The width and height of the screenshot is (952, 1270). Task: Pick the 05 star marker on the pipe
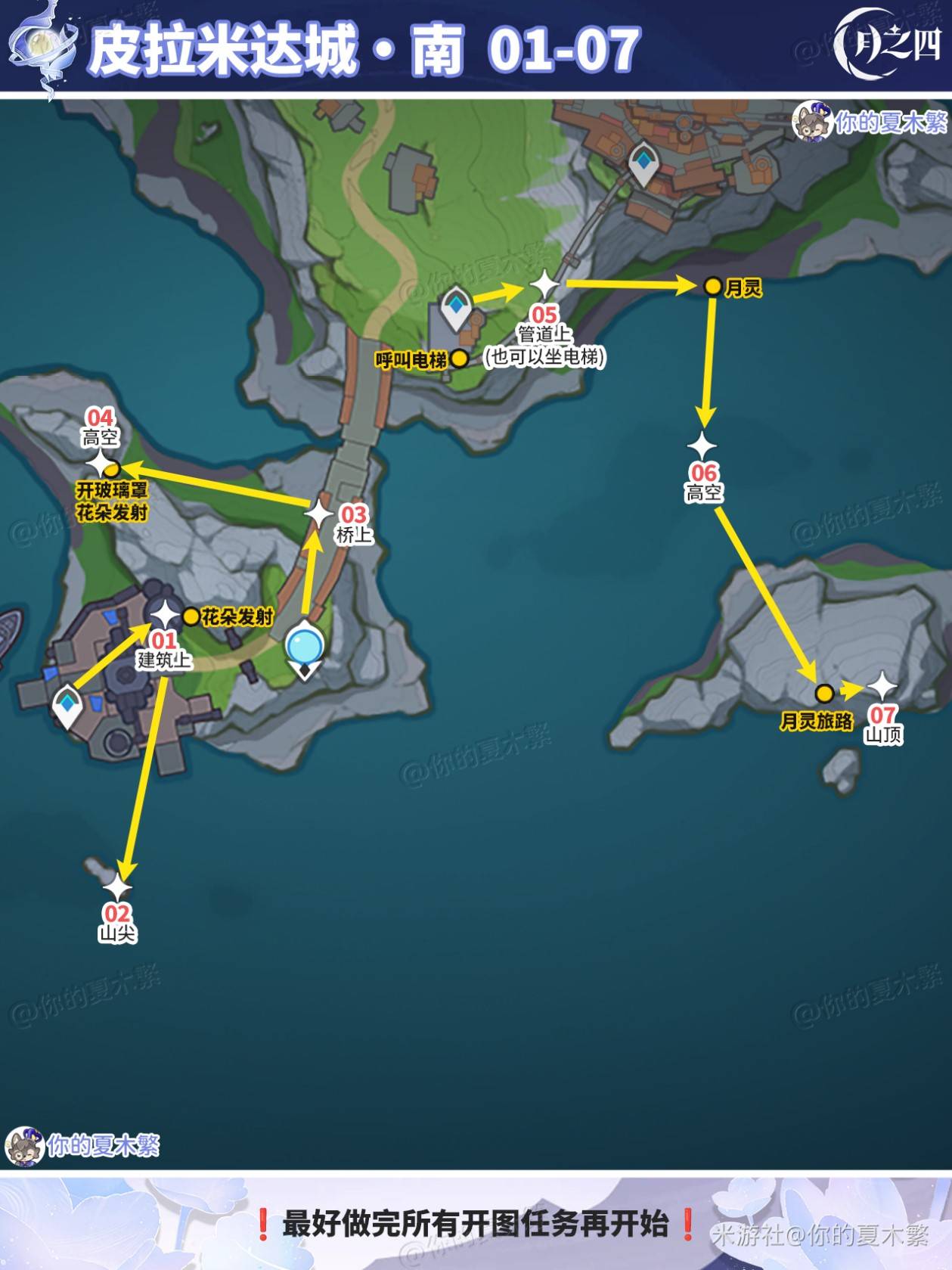tap(544, 285)
